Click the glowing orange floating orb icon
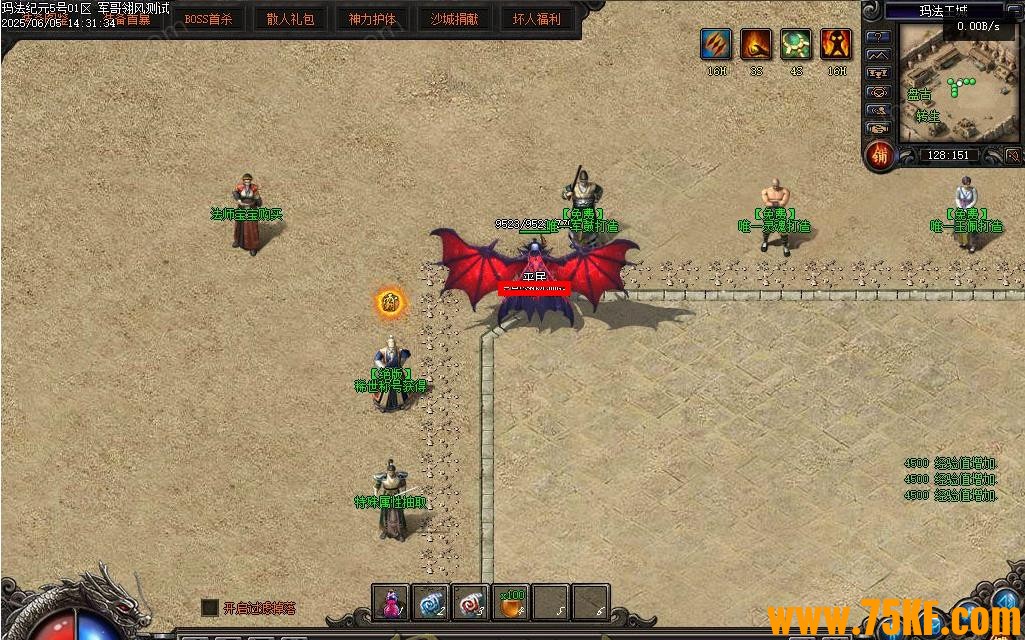Image resolution: width=1025 pixels, height=640 pixels. (x=390, y=301)
